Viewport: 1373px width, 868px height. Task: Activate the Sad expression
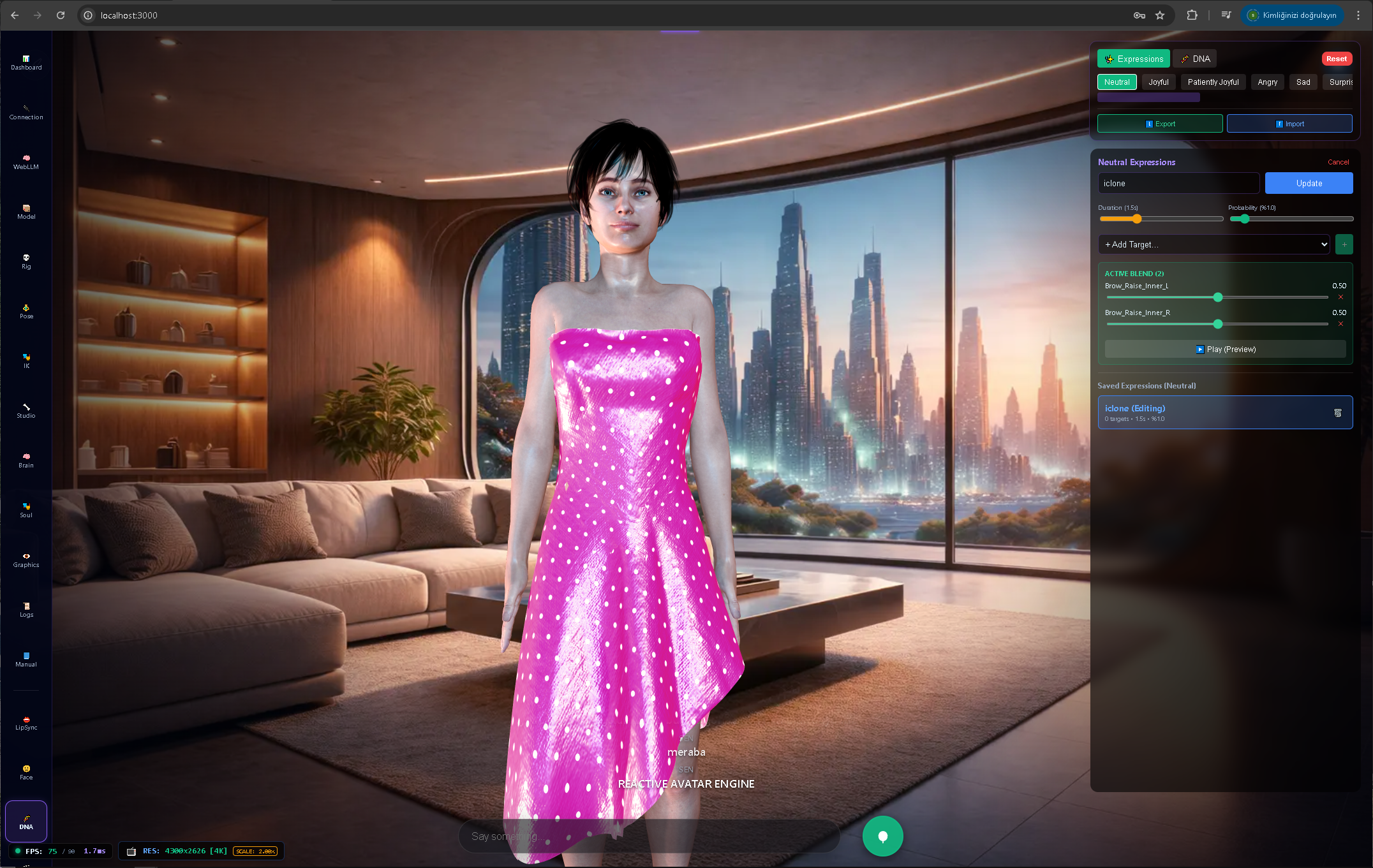[x=1303, y=82]
